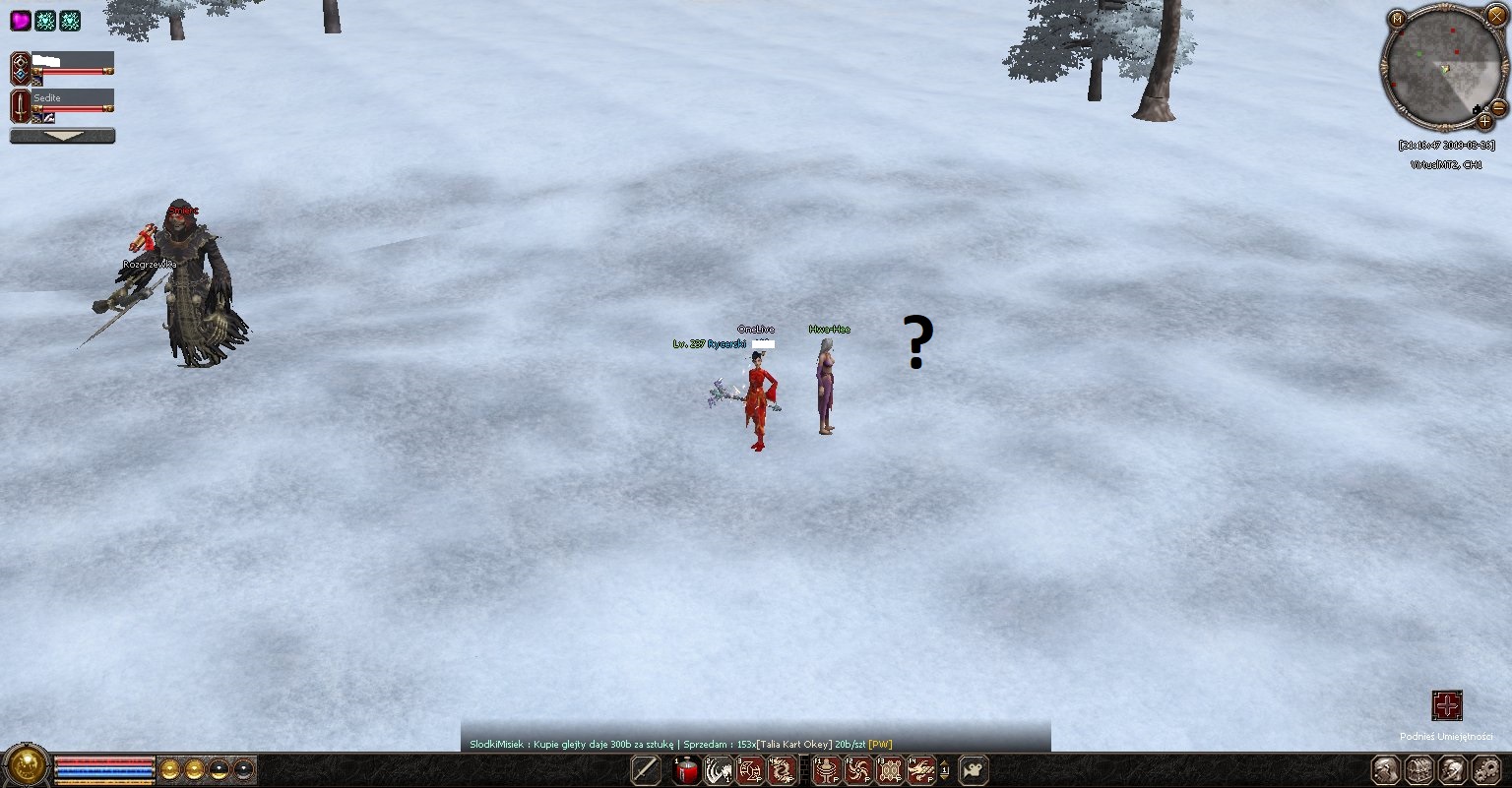The height and width of the screenshot is (788, 1512).
Task: Use the red potion in slot 1
Action: click(687, 771)
